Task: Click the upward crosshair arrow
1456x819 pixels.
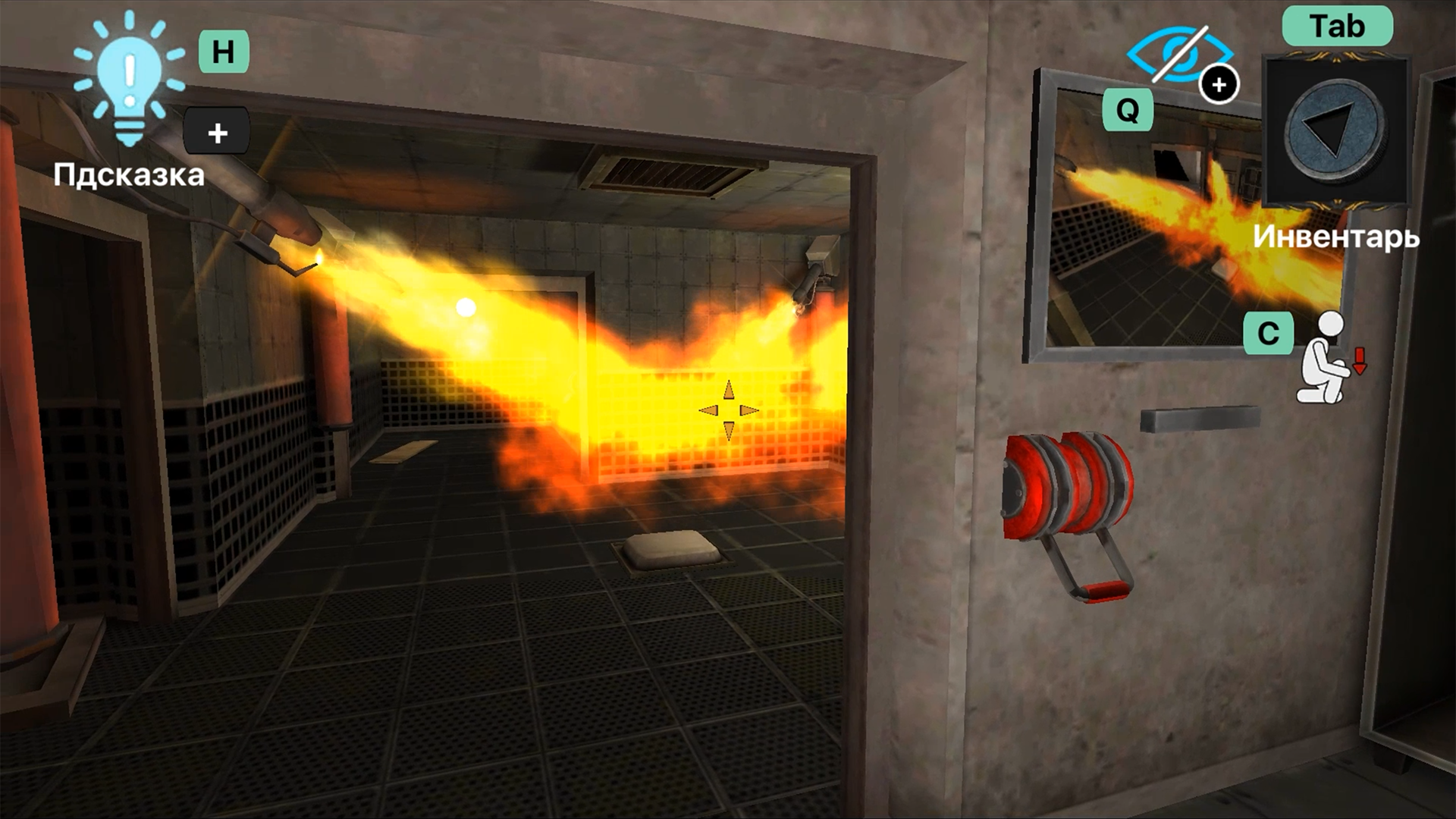Action: tap(728, 389)
